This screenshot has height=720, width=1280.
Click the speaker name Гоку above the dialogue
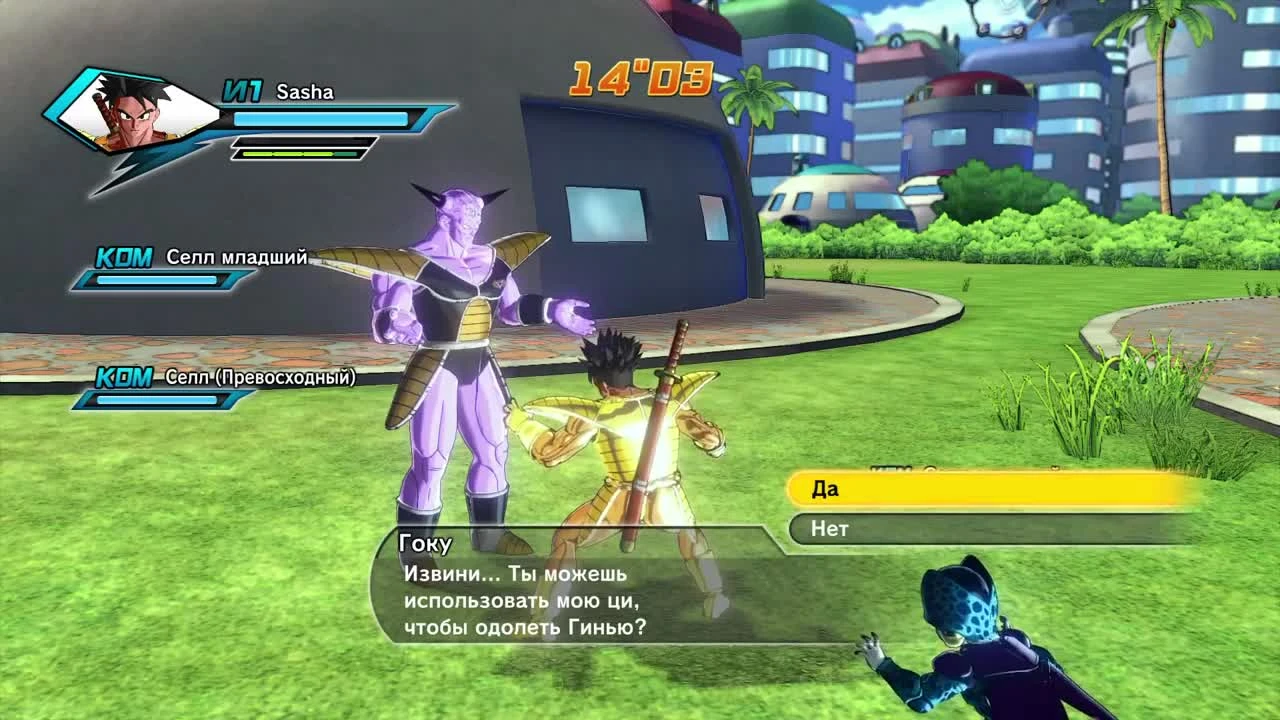coord(424,542)
